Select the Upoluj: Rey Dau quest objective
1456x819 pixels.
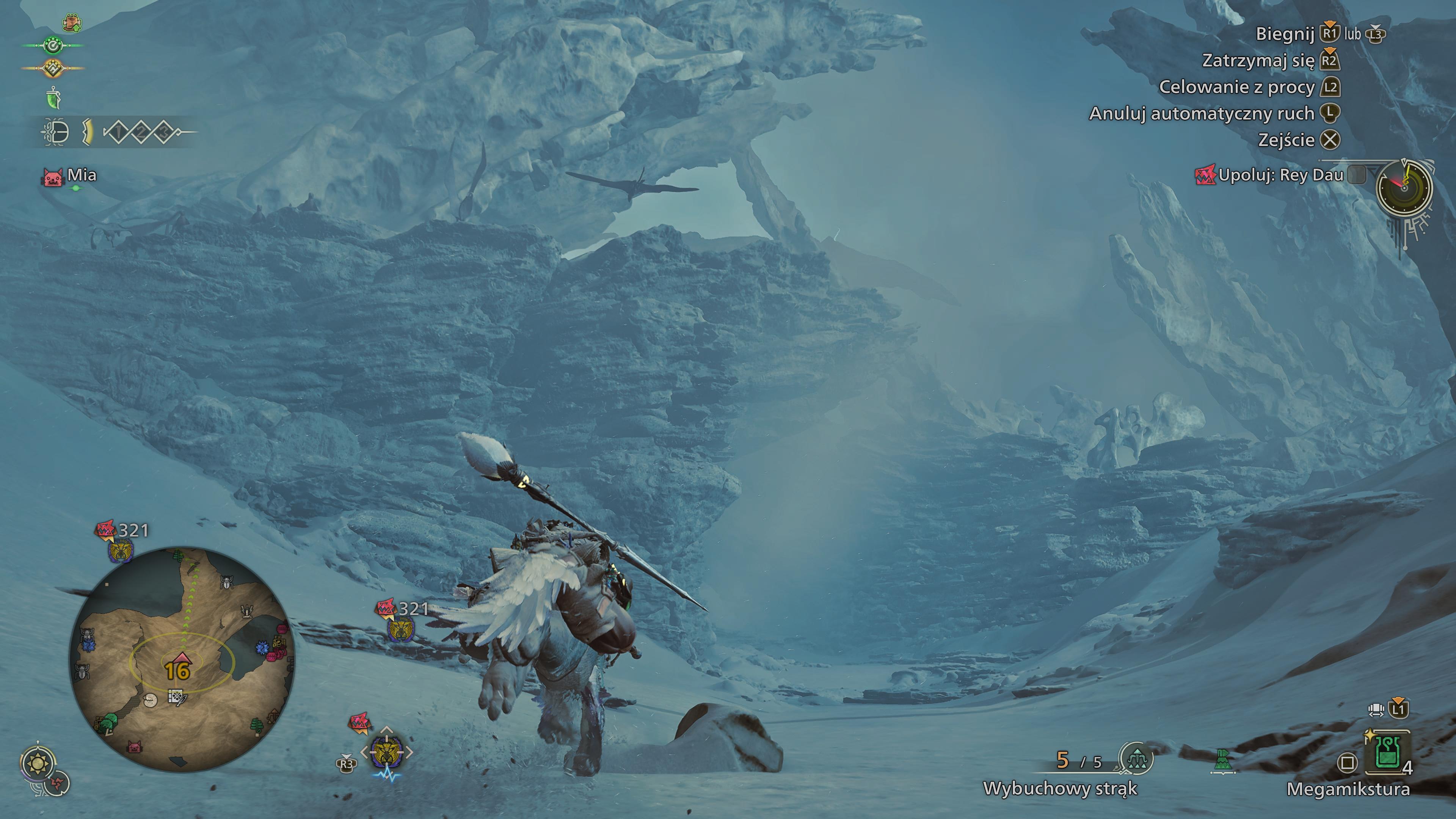(x=1280, y=175)
